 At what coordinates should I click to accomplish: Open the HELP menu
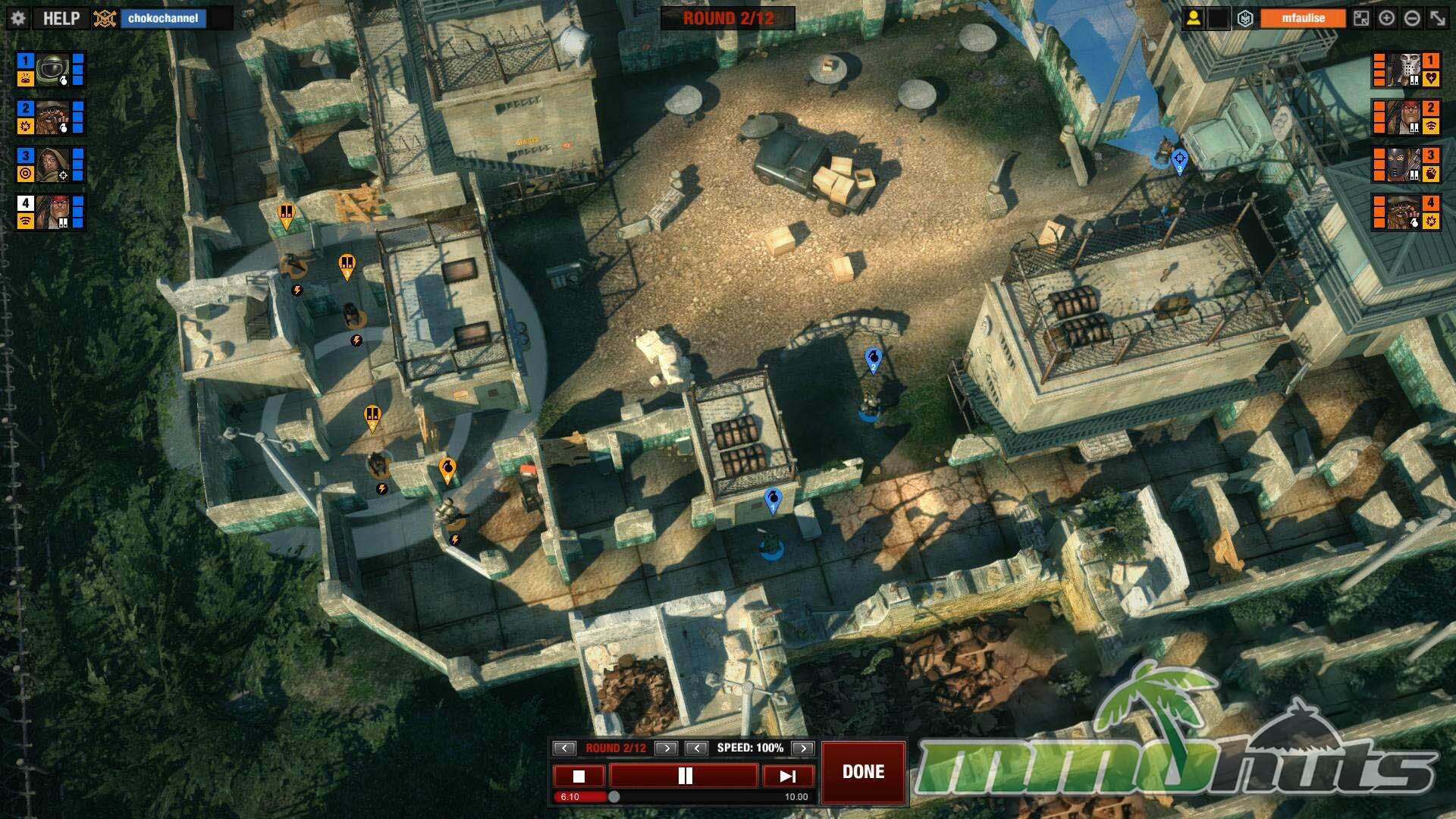[x=61, y=18]
